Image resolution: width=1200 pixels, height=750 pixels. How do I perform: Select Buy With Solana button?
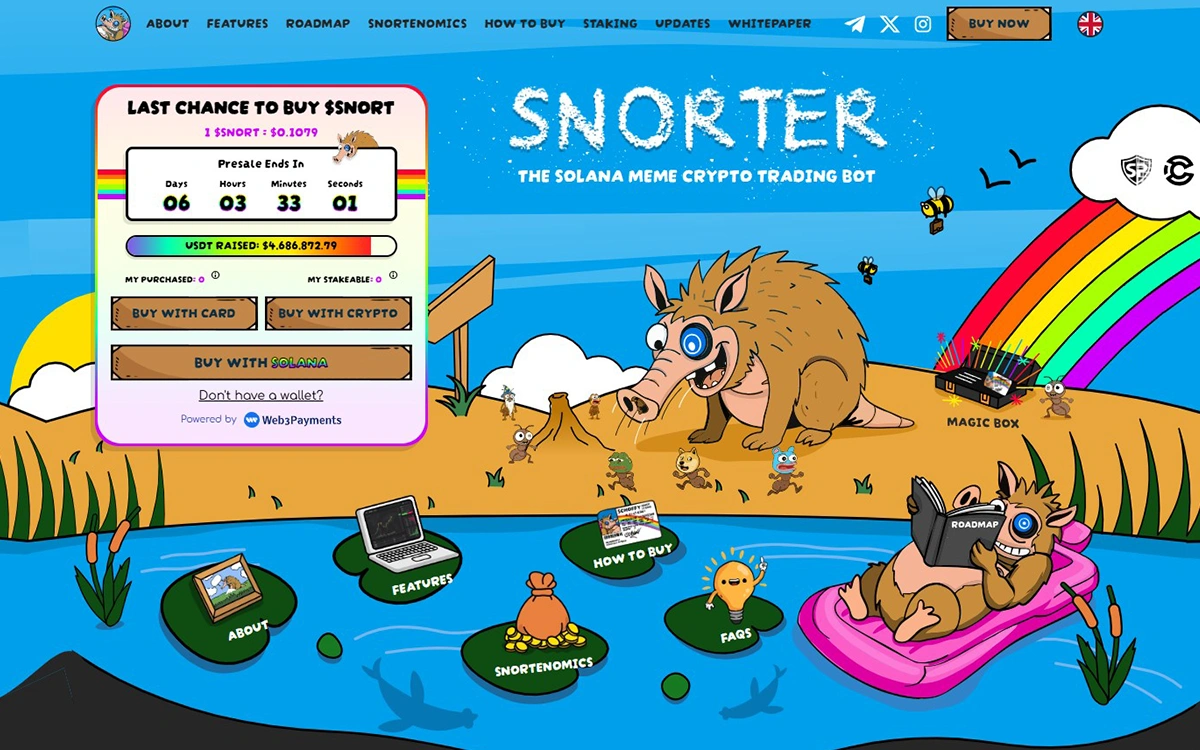(261, 362)
